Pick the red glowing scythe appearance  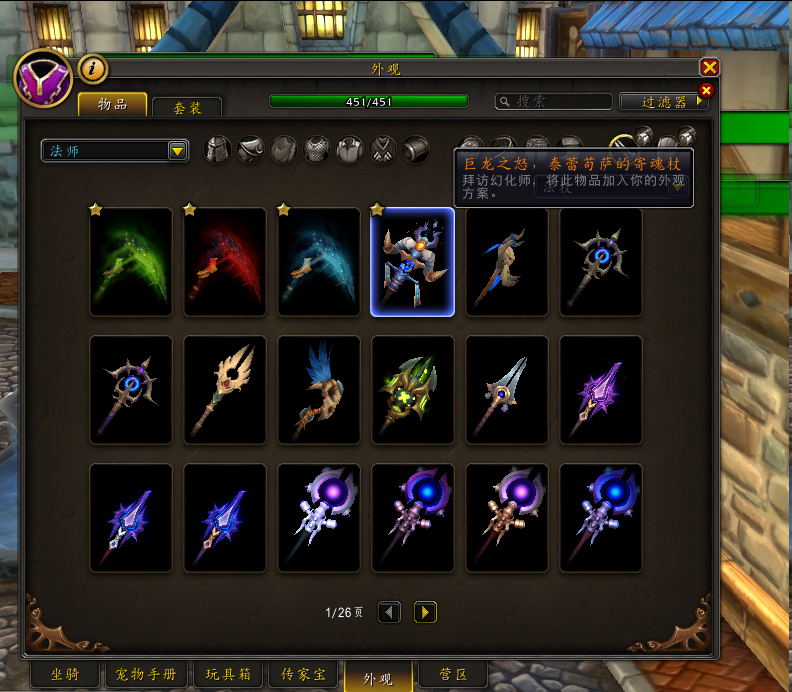click(225, 262)
